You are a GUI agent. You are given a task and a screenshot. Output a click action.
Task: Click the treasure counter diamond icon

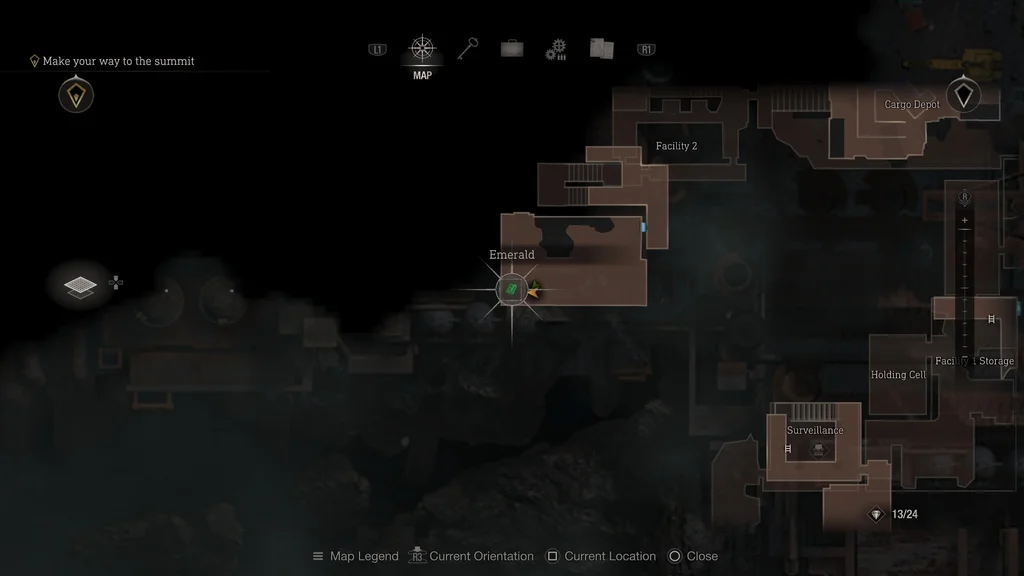coord(876,515)
